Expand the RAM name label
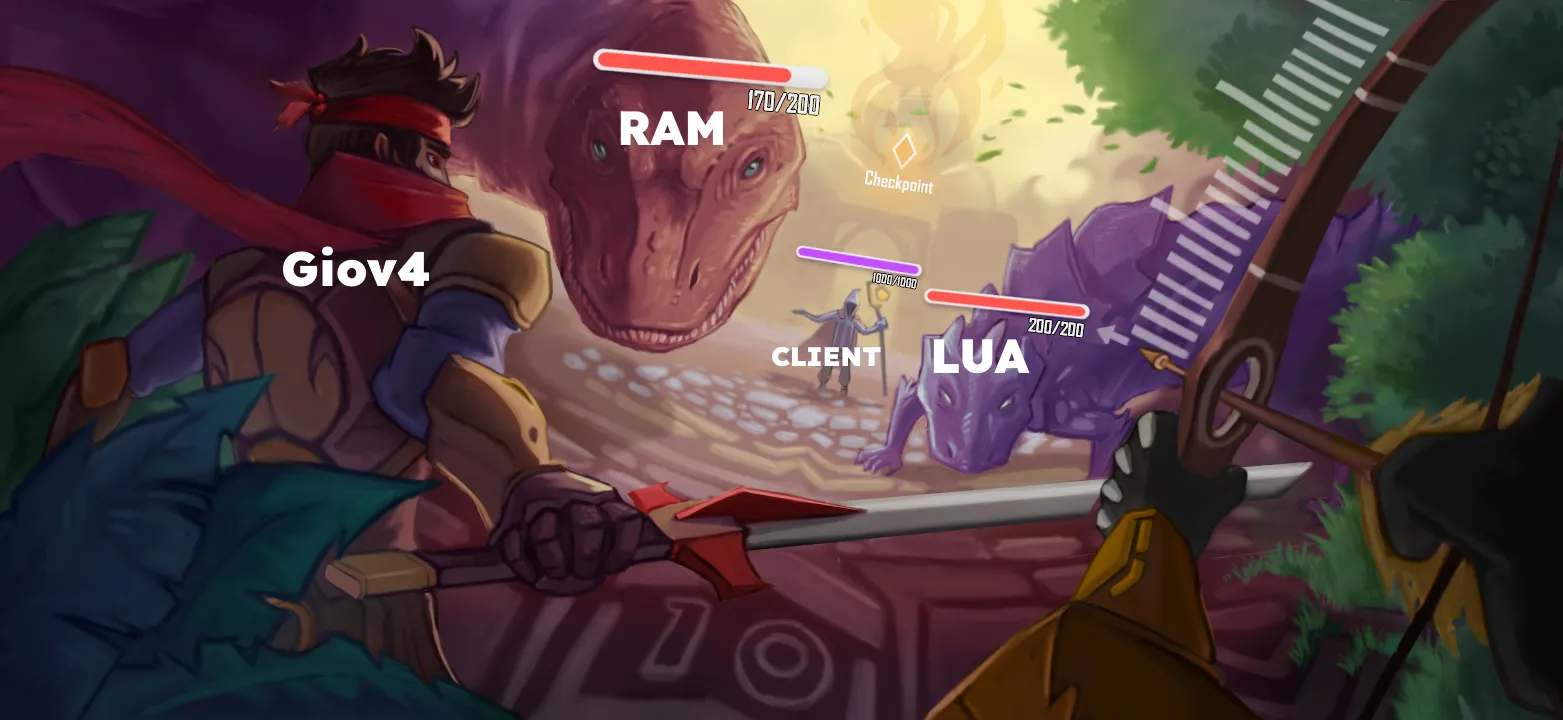1563x720 pixels. click(x=670, y=128)
